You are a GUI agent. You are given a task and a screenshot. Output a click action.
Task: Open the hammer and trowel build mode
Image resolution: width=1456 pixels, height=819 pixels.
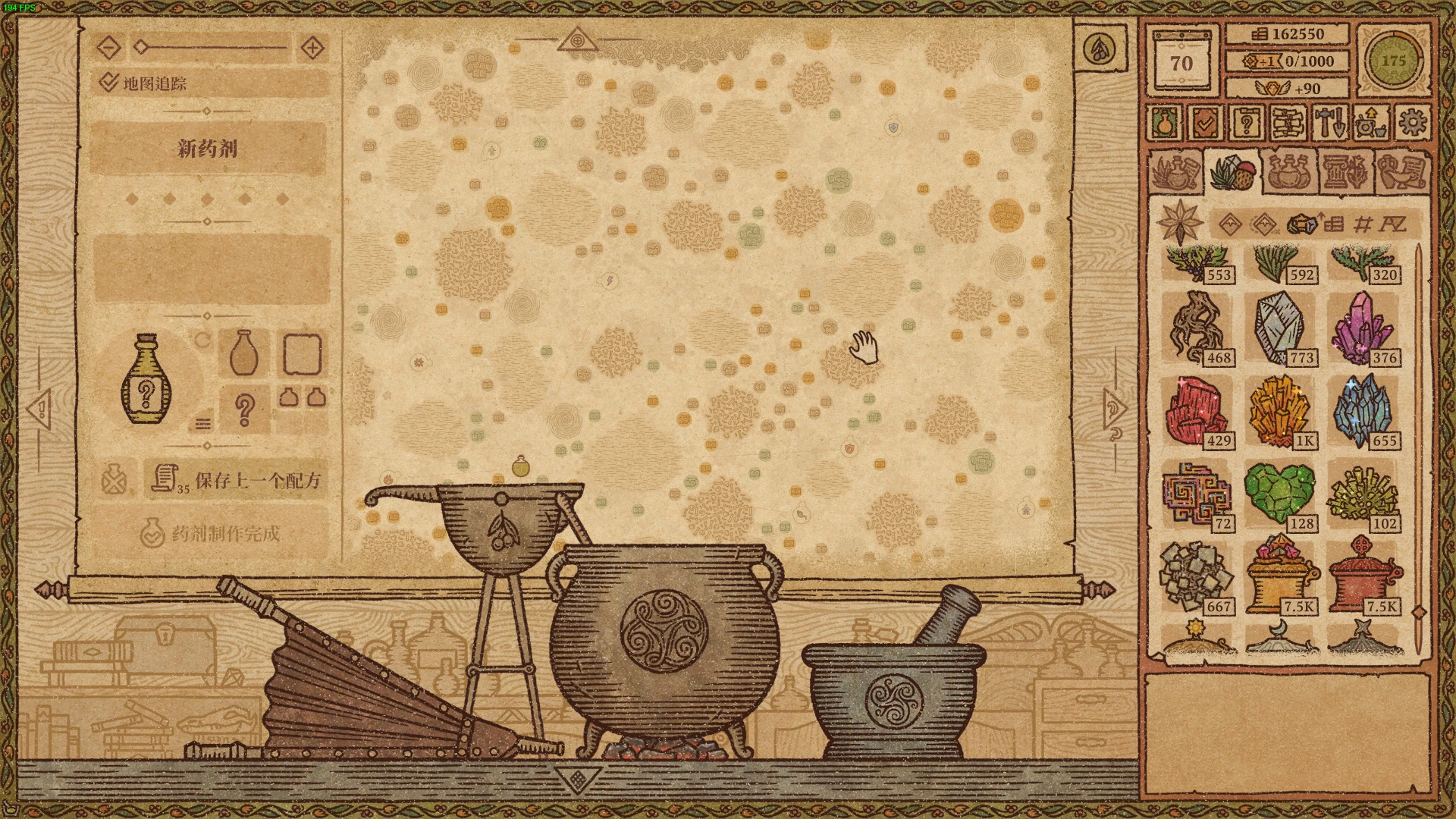[1329, 122]
